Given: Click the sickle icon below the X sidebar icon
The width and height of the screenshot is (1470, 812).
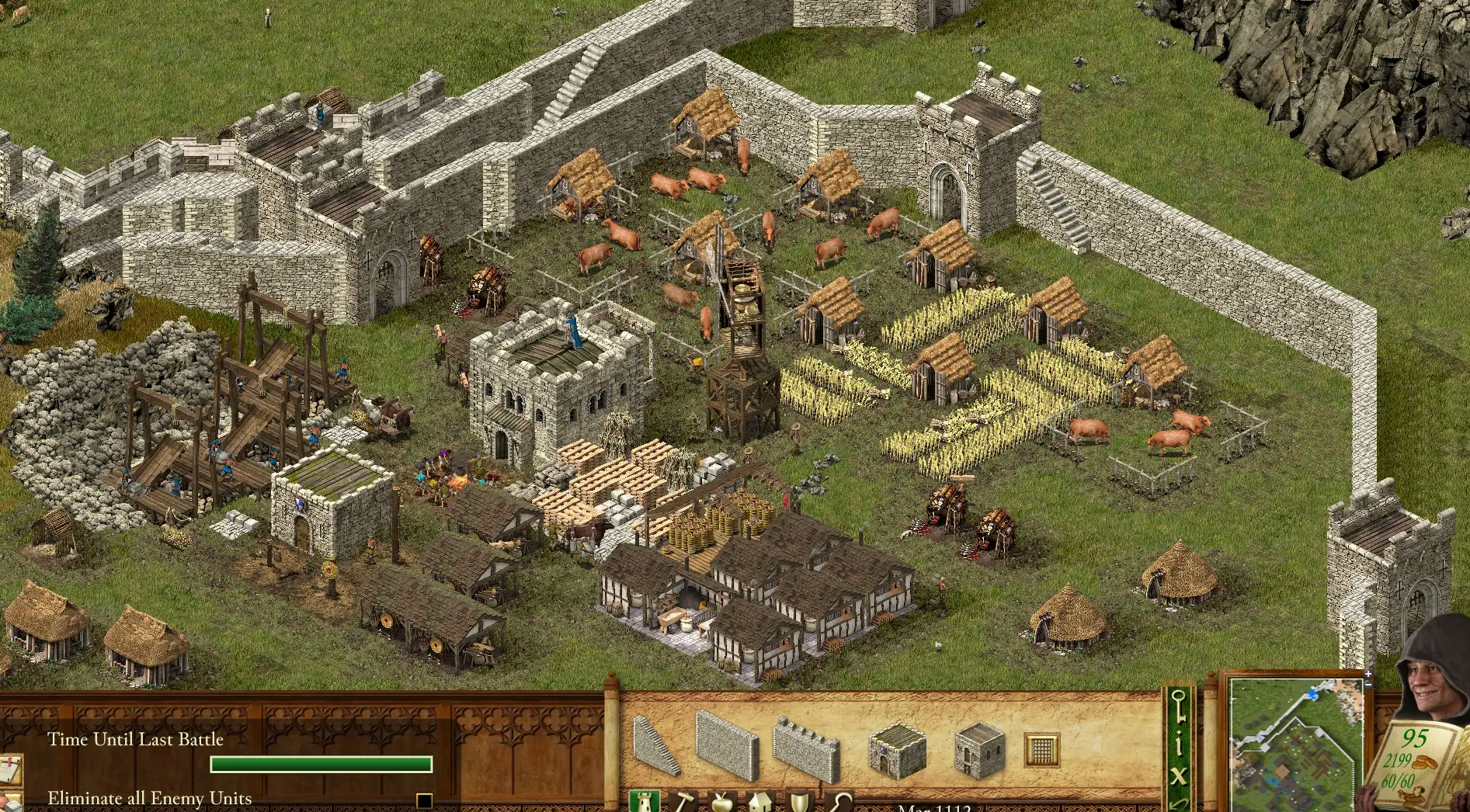Looking at the screenshot, I should click(1178, 804).
